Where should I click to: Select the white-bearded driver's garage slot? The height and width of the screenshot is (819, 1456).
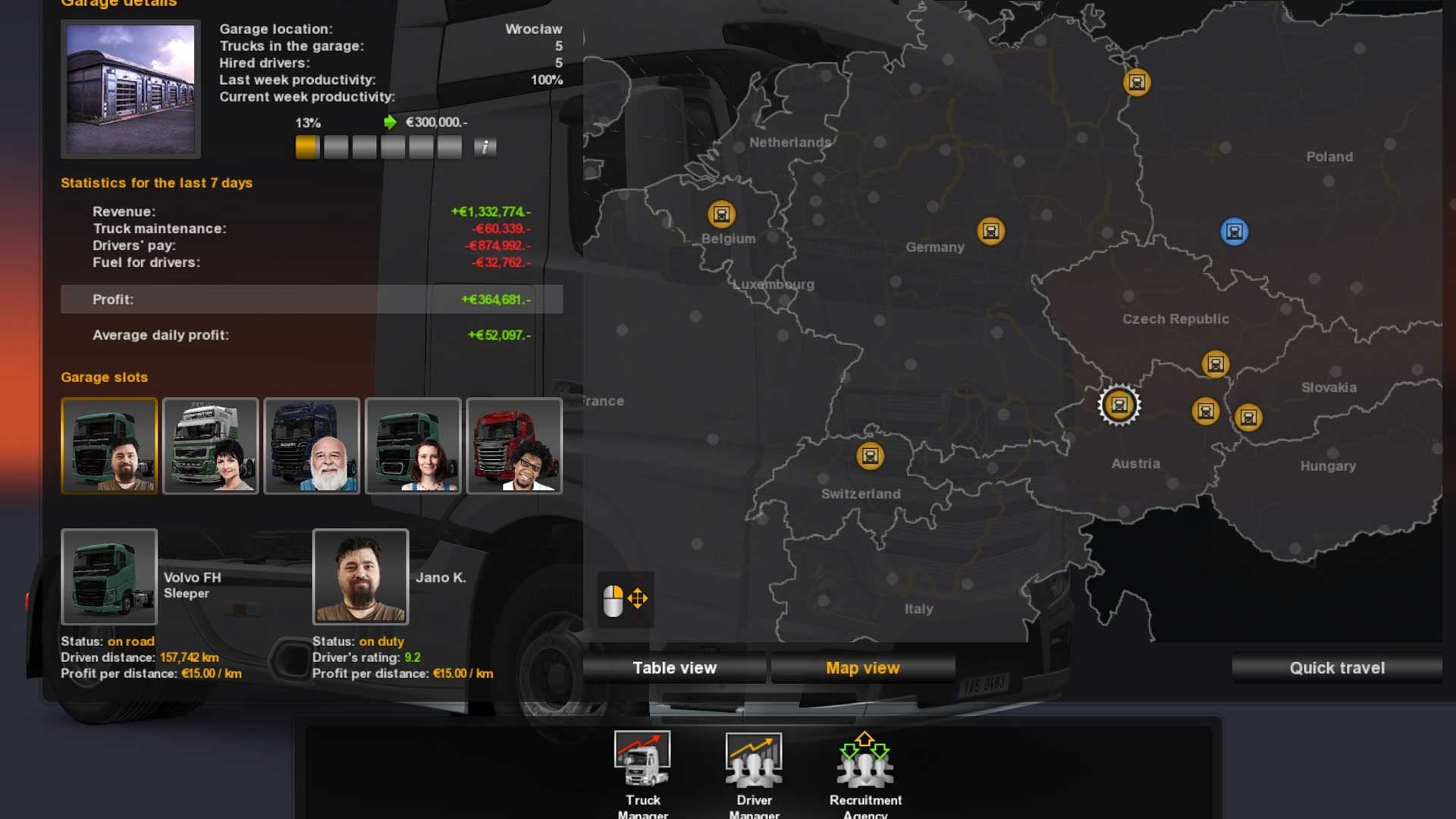point(312,446)
